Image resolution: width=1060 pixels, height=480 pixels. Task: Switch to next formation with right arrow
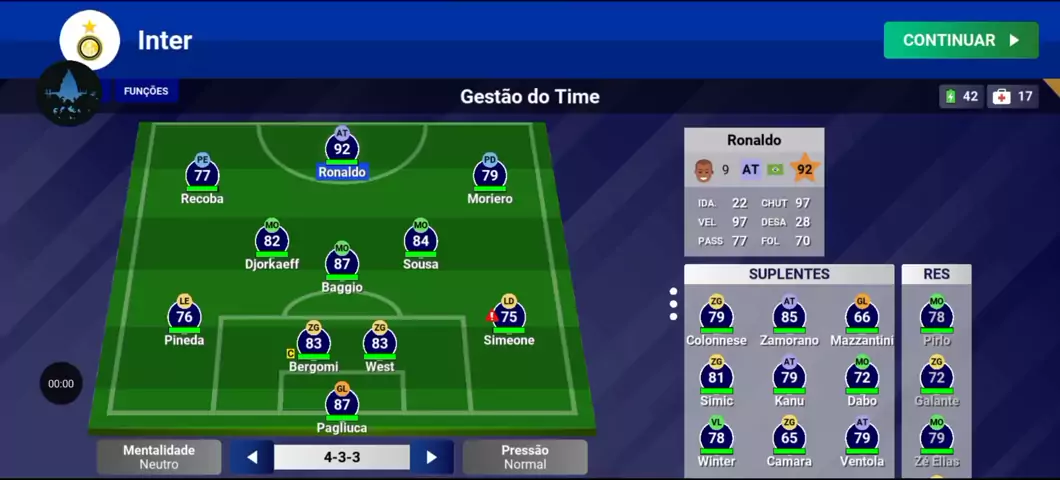[431, 457]
